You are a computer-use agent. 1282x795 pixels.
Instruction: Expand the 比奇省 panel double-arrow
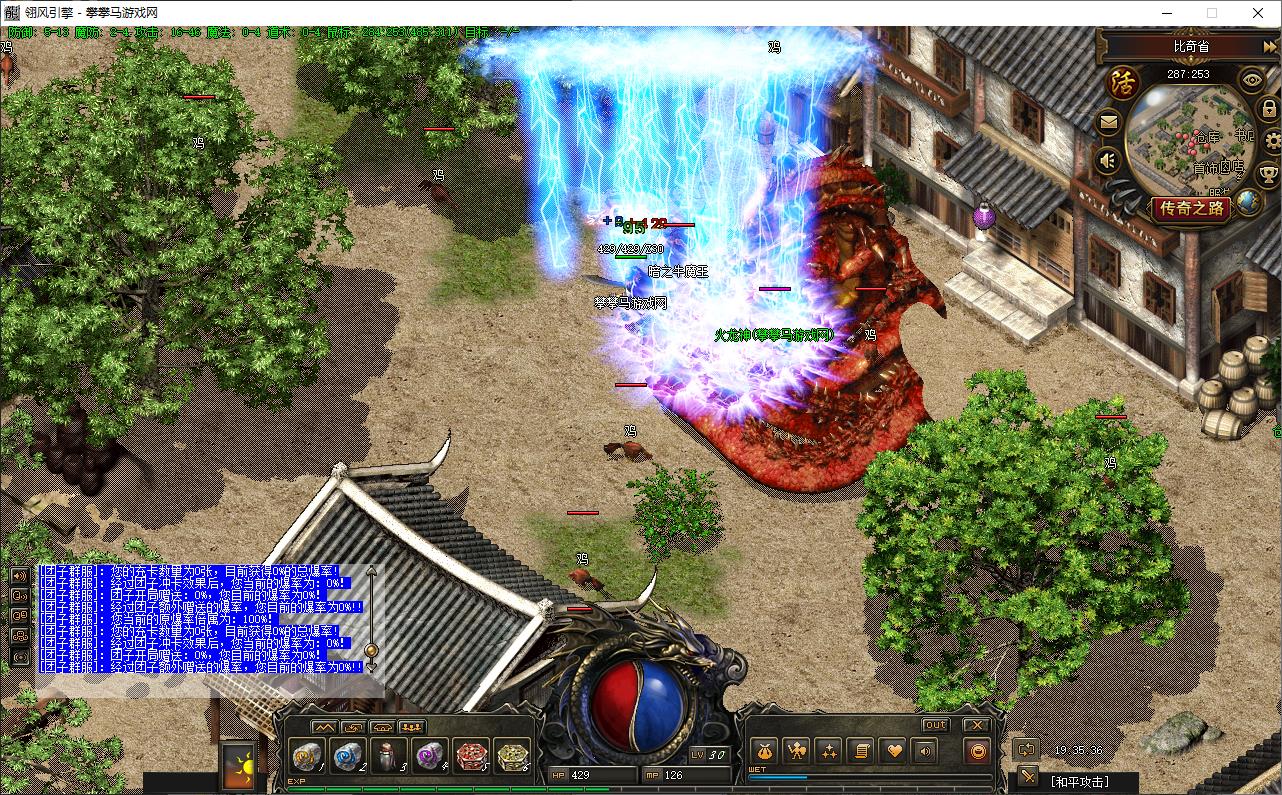[x=1269, y=47]
